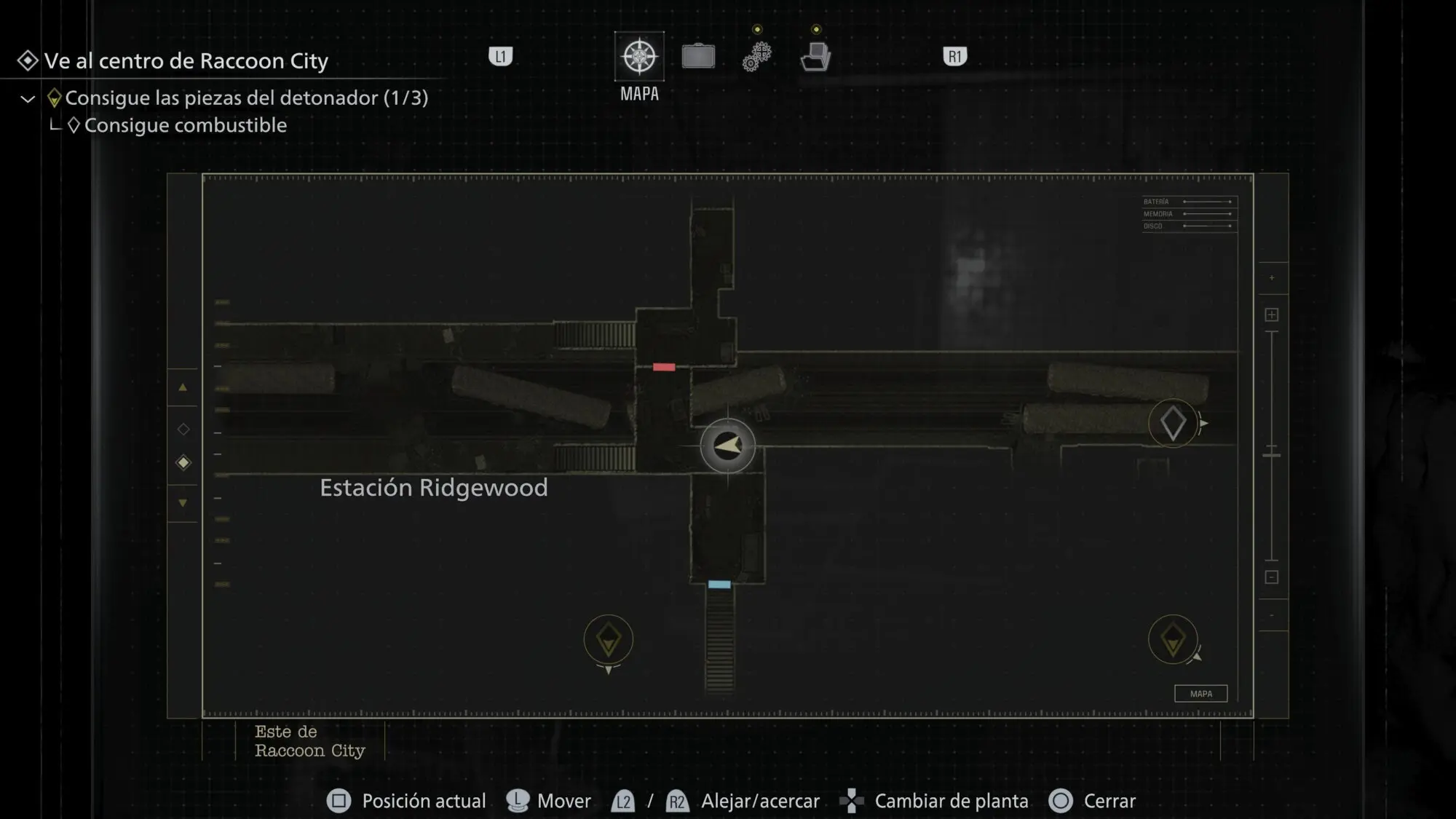
Task: Go down a floor with the down arrow
Action: click(x=183, y=503)
